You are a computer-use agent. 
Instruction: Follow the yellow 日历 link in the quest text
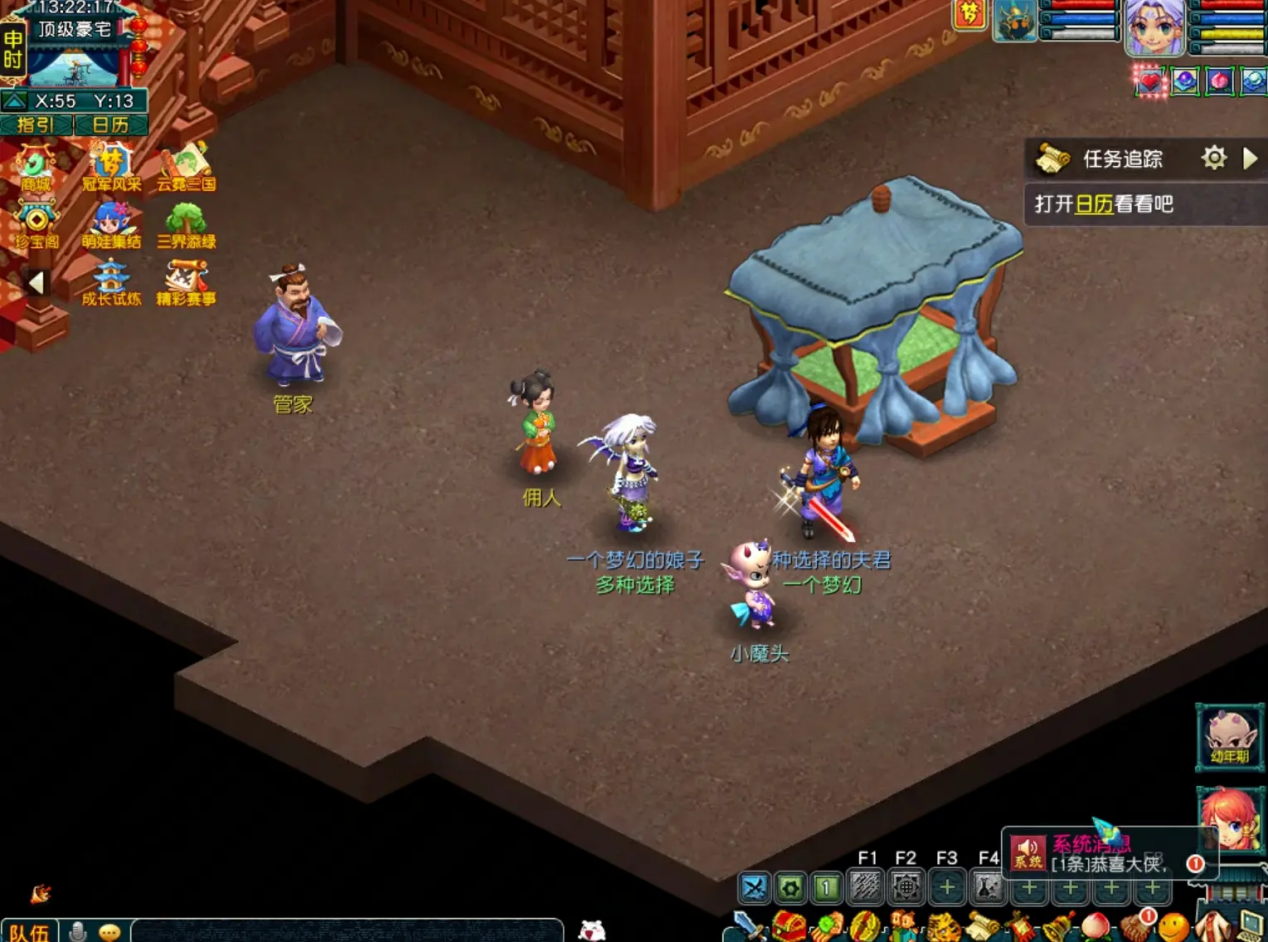click(x=1093, y=204)
